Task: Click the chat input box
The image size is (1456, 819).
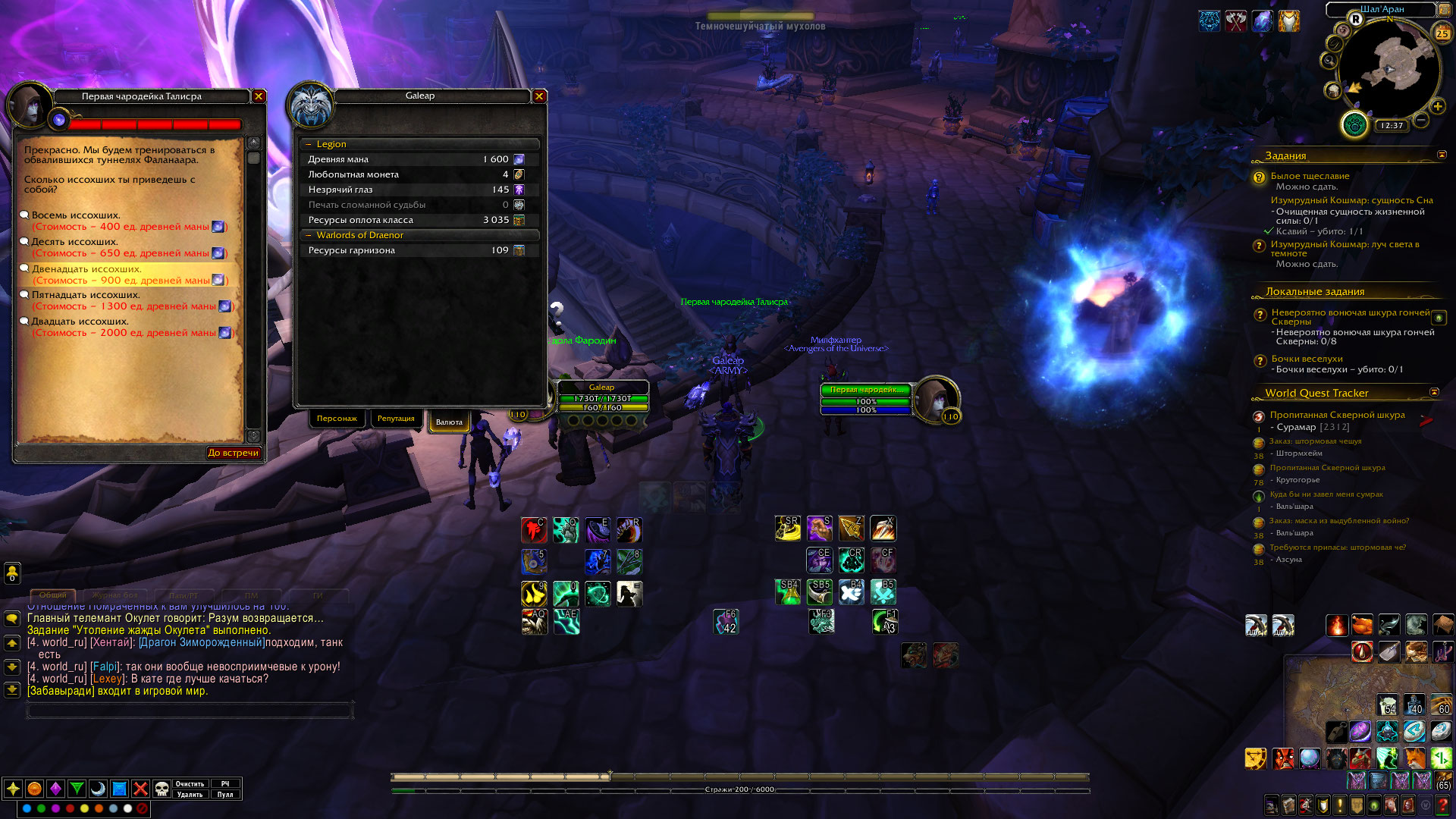Action: pos(190,711)
